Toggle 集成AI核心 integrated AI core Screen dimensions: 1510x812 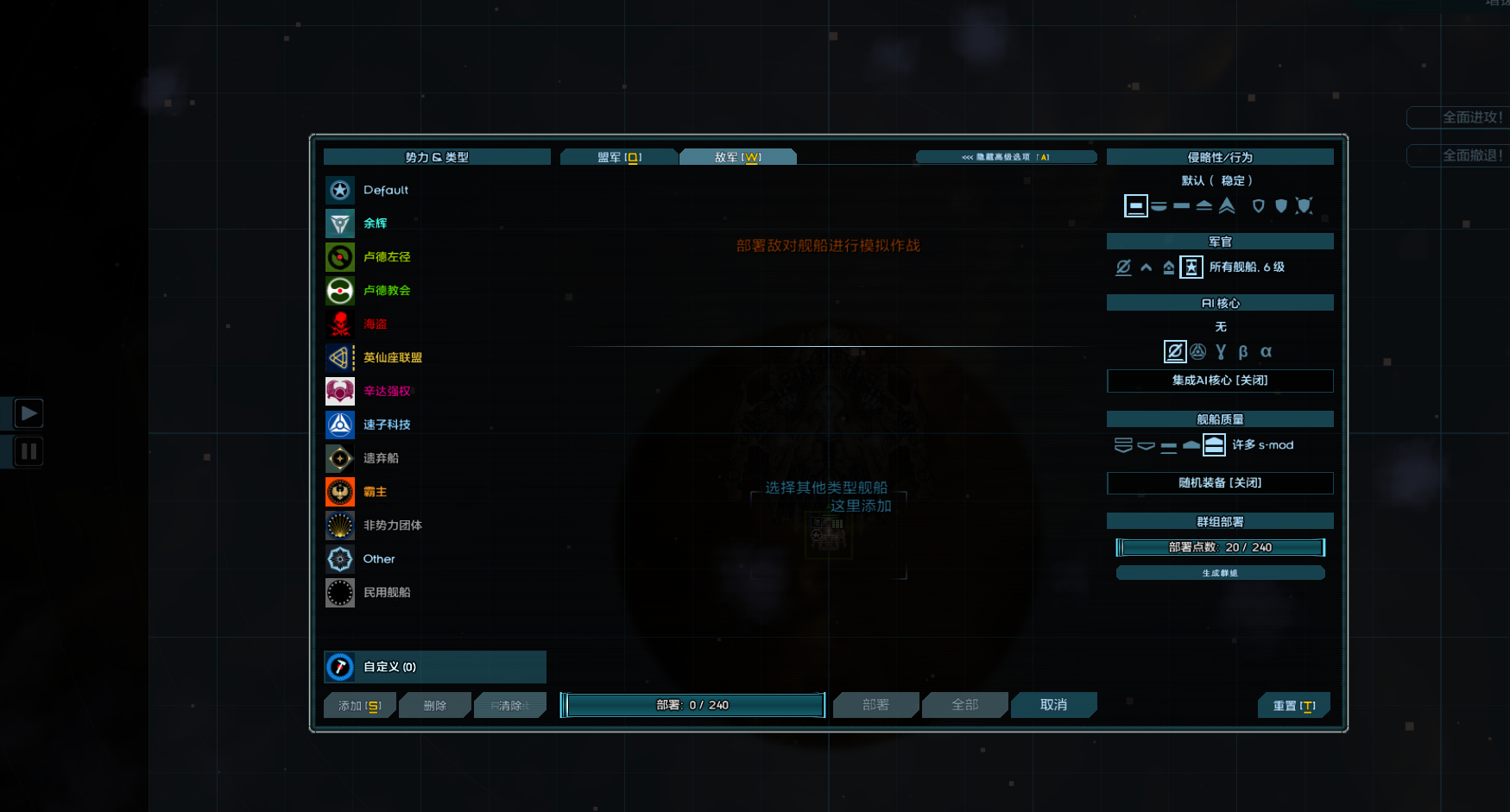tap(1219, 381)
